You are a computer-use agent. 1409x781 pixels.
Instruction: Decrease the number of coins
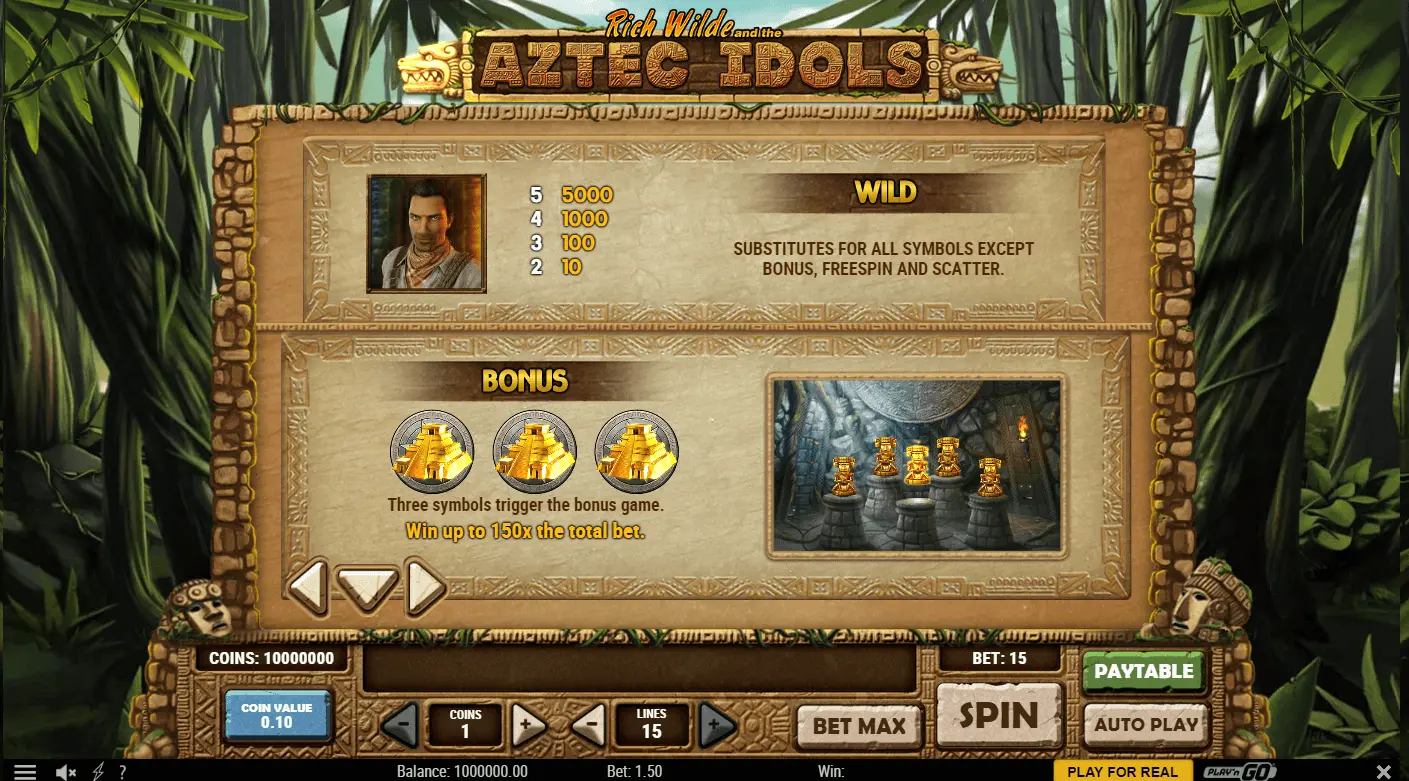click(400, 724)
